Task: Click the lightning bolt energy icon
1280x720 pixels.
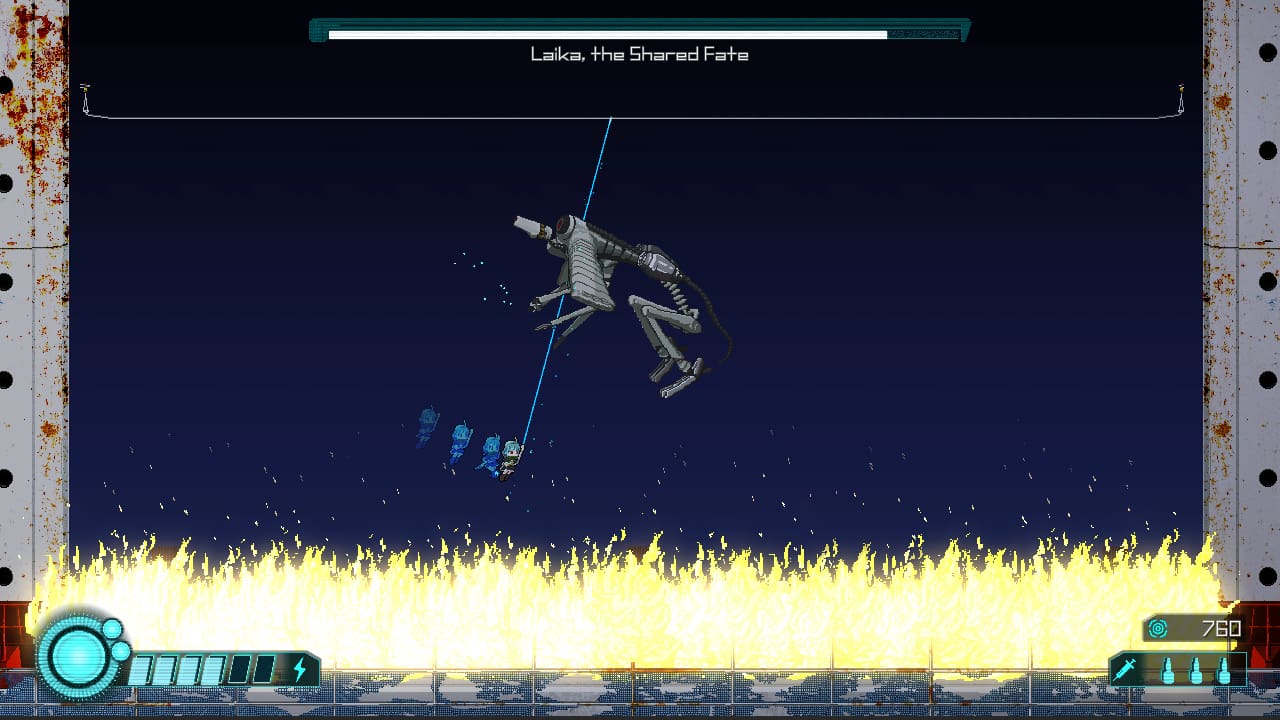Action: coord(301,667)
